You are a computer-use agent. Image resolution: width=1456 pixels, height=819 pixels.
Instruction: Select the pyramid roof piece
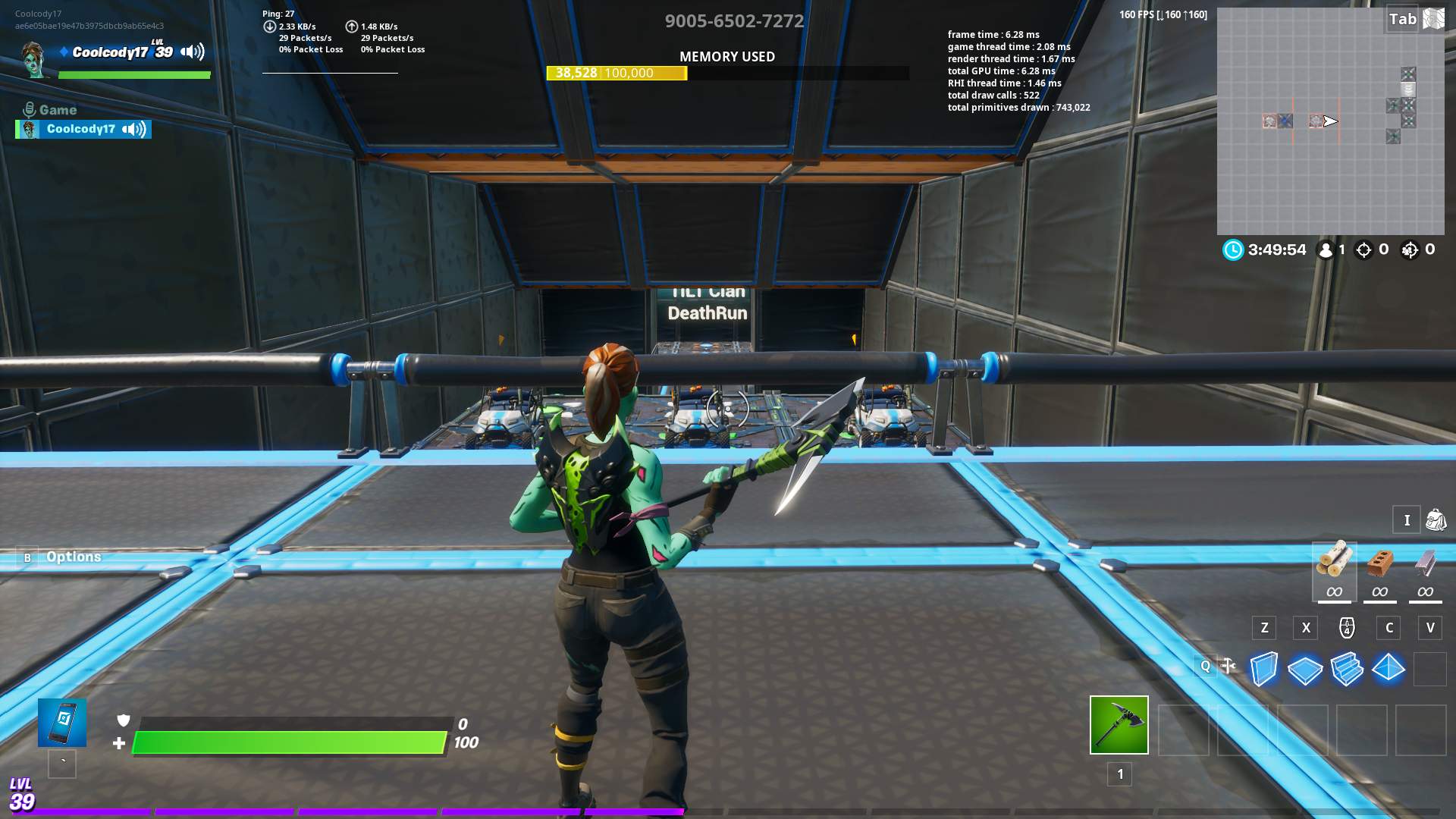[x=1389, y=669]
